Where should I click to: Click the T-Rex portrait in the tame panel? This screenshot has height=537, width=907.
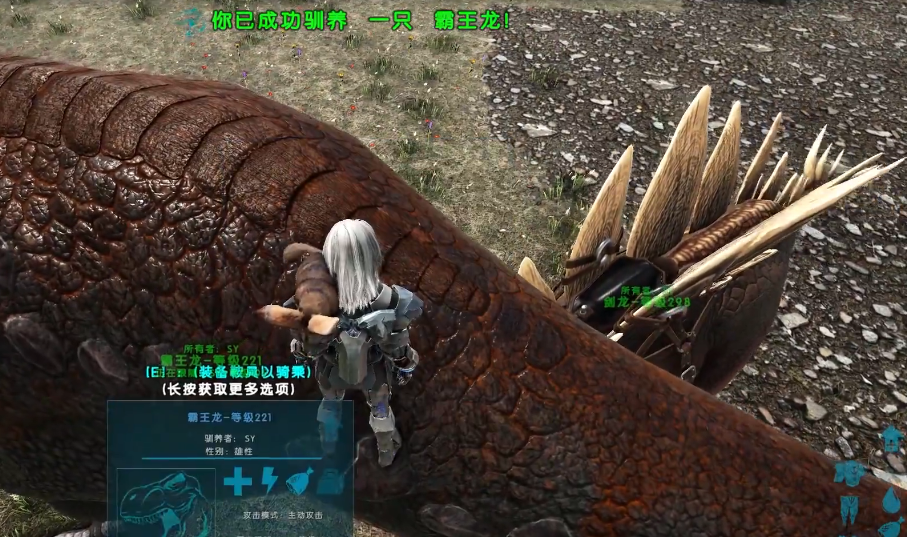click(167, 503)
